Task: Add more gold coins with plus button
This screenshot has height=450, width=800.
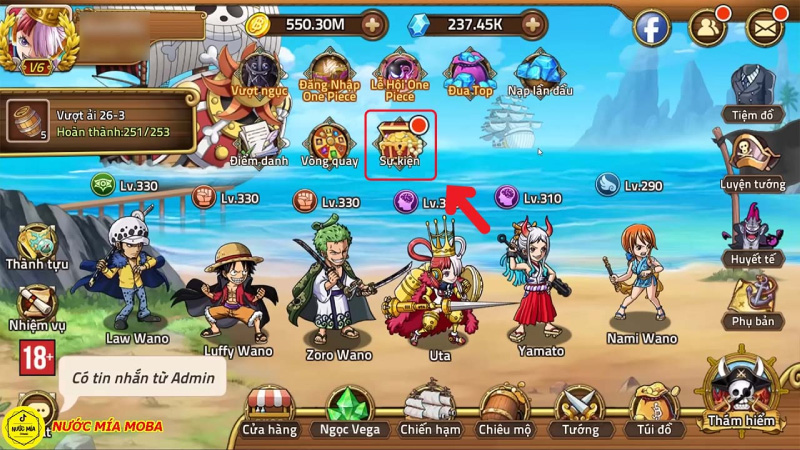Action: click(372, 23)
